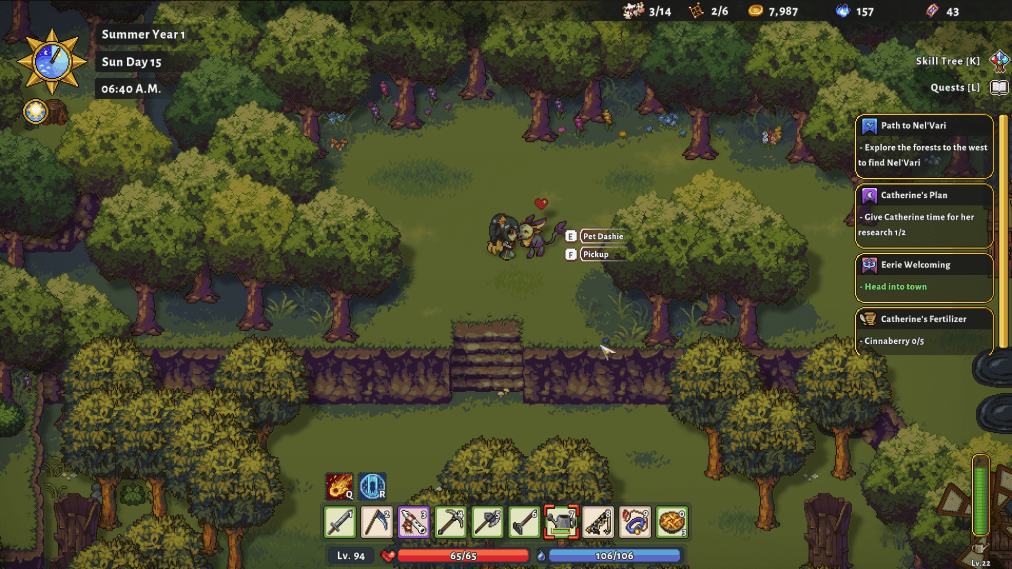Select the axe hotbar slot
The height and width of the screenshot is (569, 1012).
[x=487, y=522]
